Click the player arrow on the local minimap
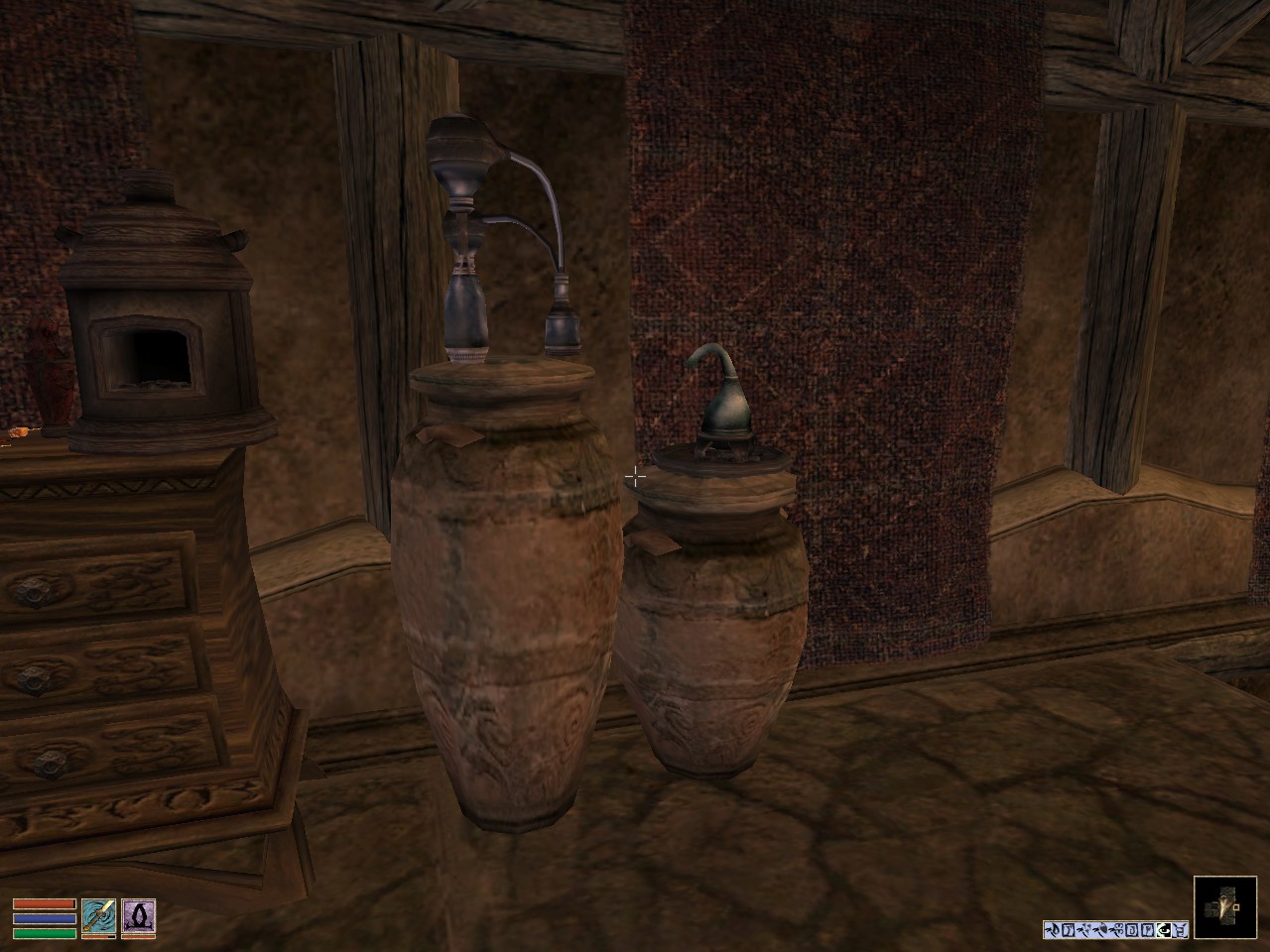Viewport: 1270px width, 952px height. point(1223,906)
